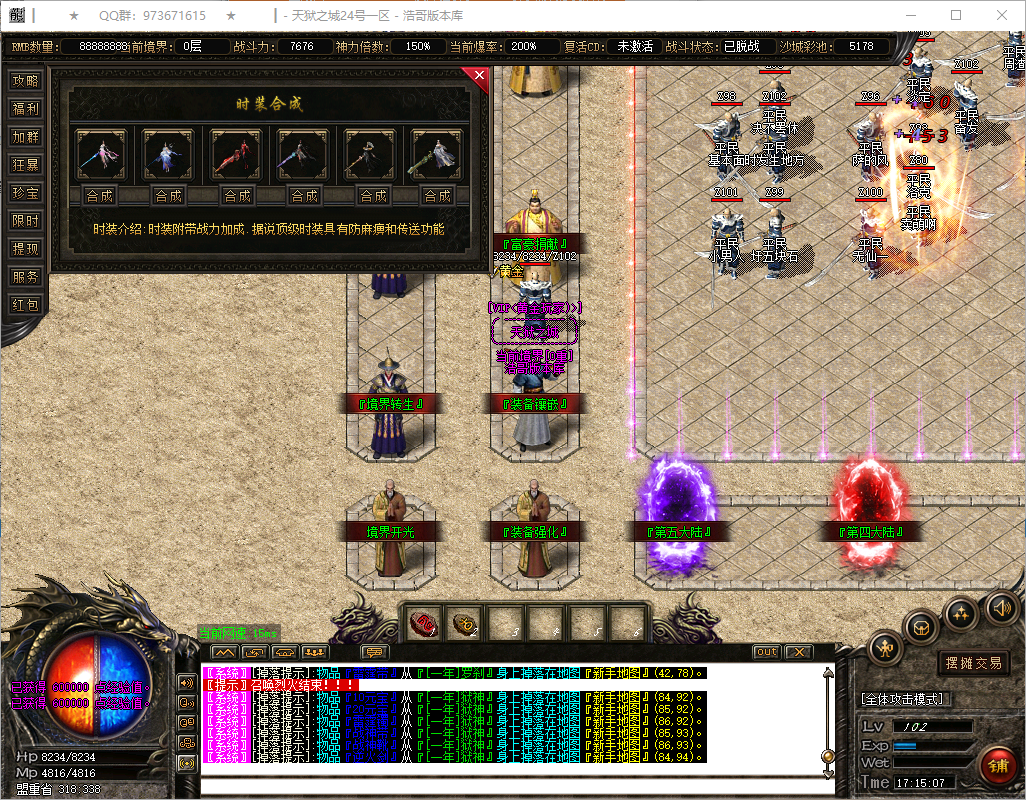Open the 限时 limited-time menu
Screen dimensions: 1026x800
(25, 221)
